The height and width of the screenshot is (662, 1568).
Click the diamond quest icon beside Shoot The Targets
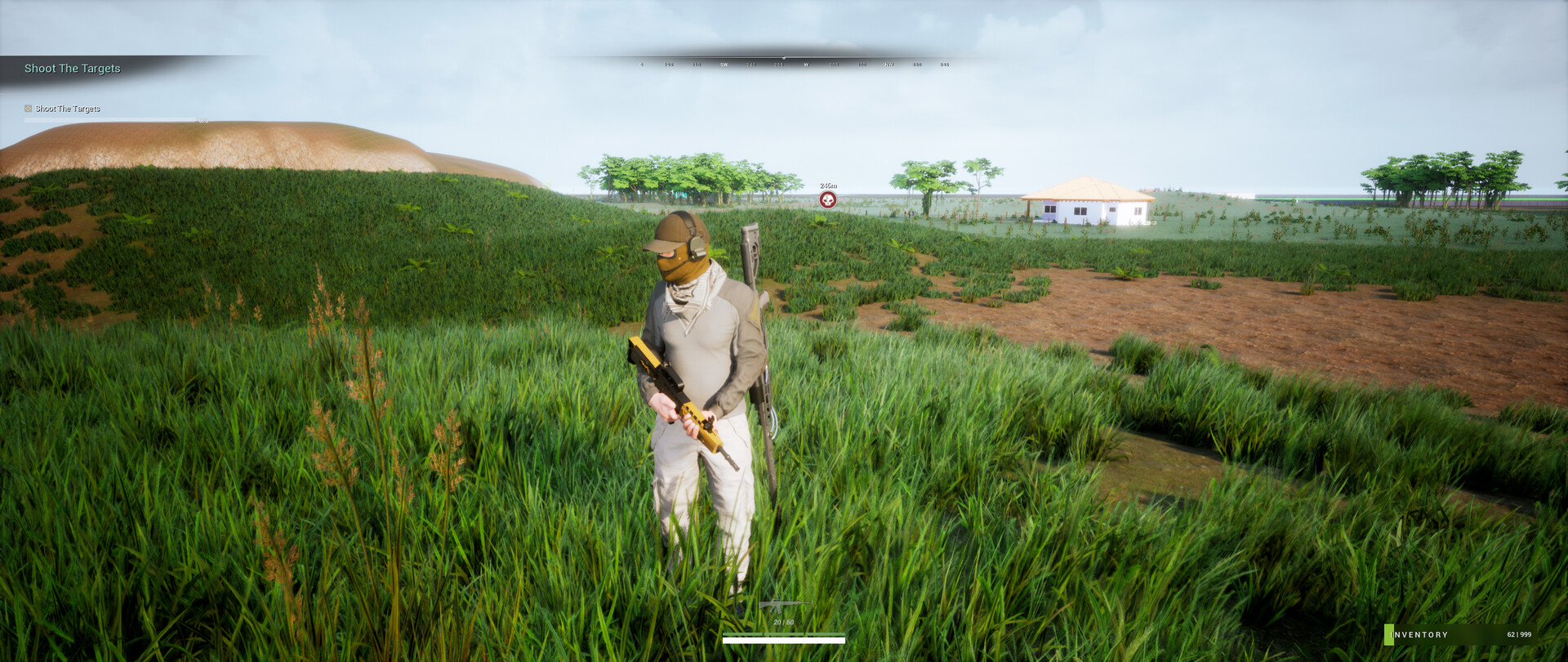pos(27,108)
